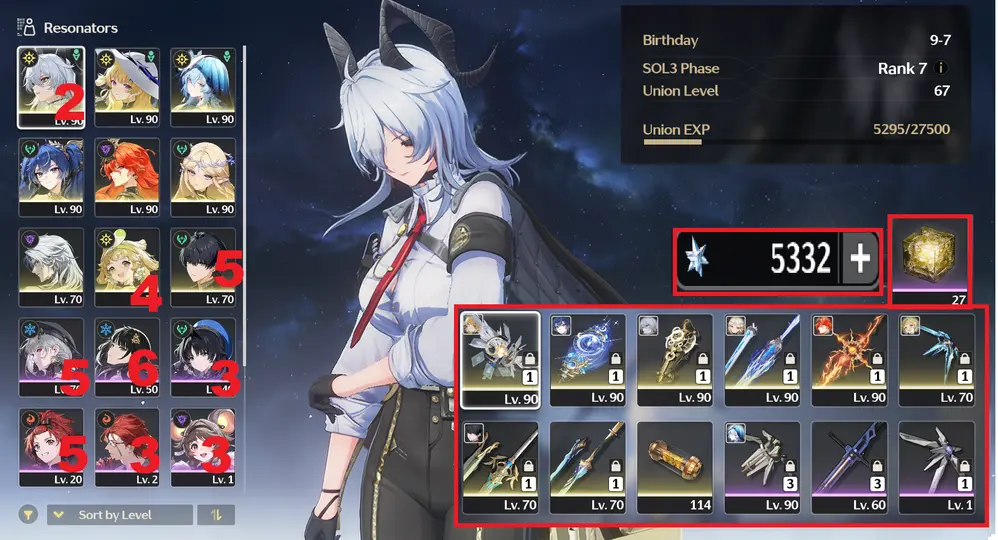Pick the black-haired male Lv. 70 resonator
The image size is (998, 540).
point(203,266)
